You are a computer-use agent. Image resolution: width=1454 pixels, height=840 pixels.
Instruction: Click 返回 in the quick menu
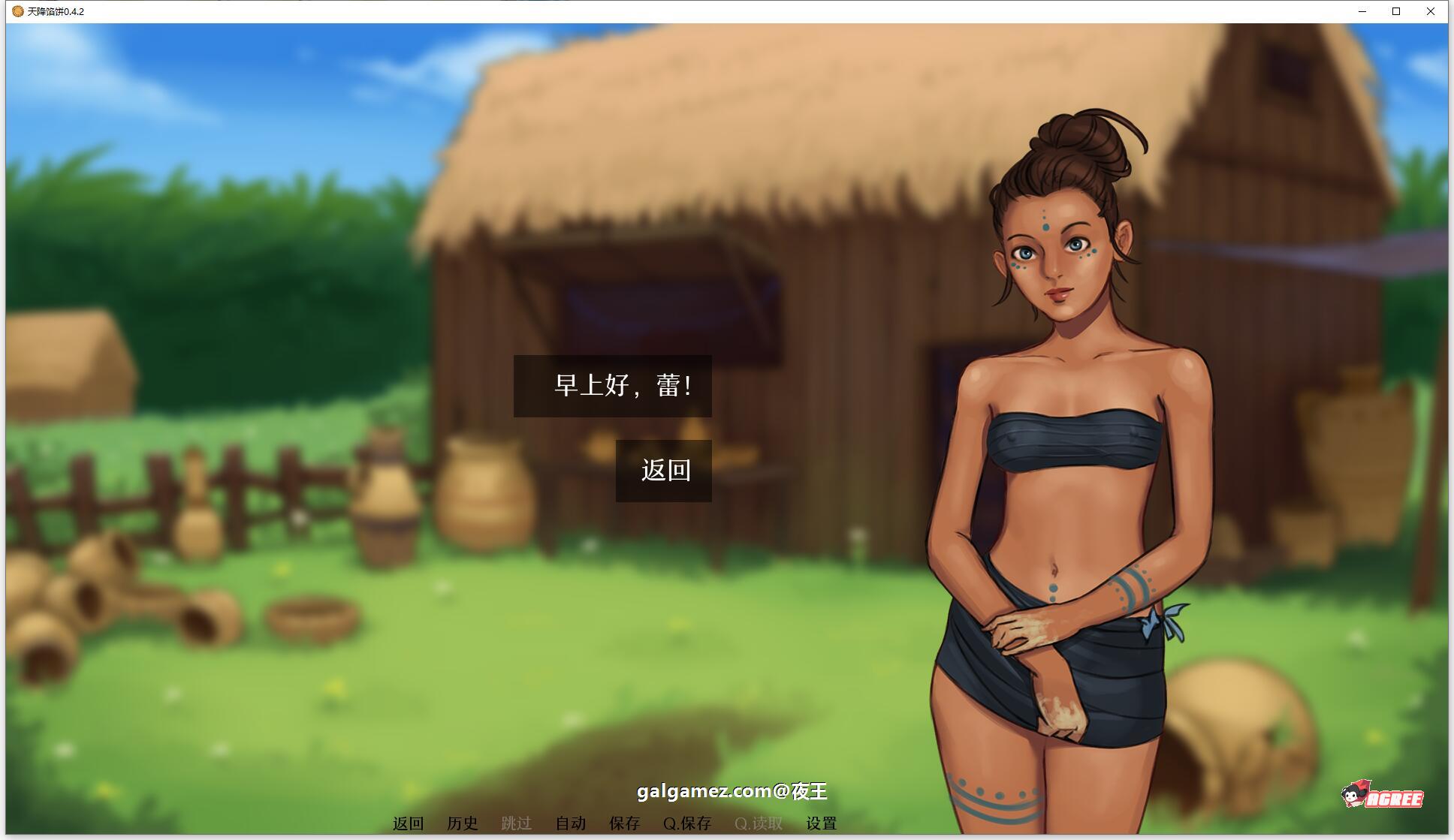tap(406, 823)
